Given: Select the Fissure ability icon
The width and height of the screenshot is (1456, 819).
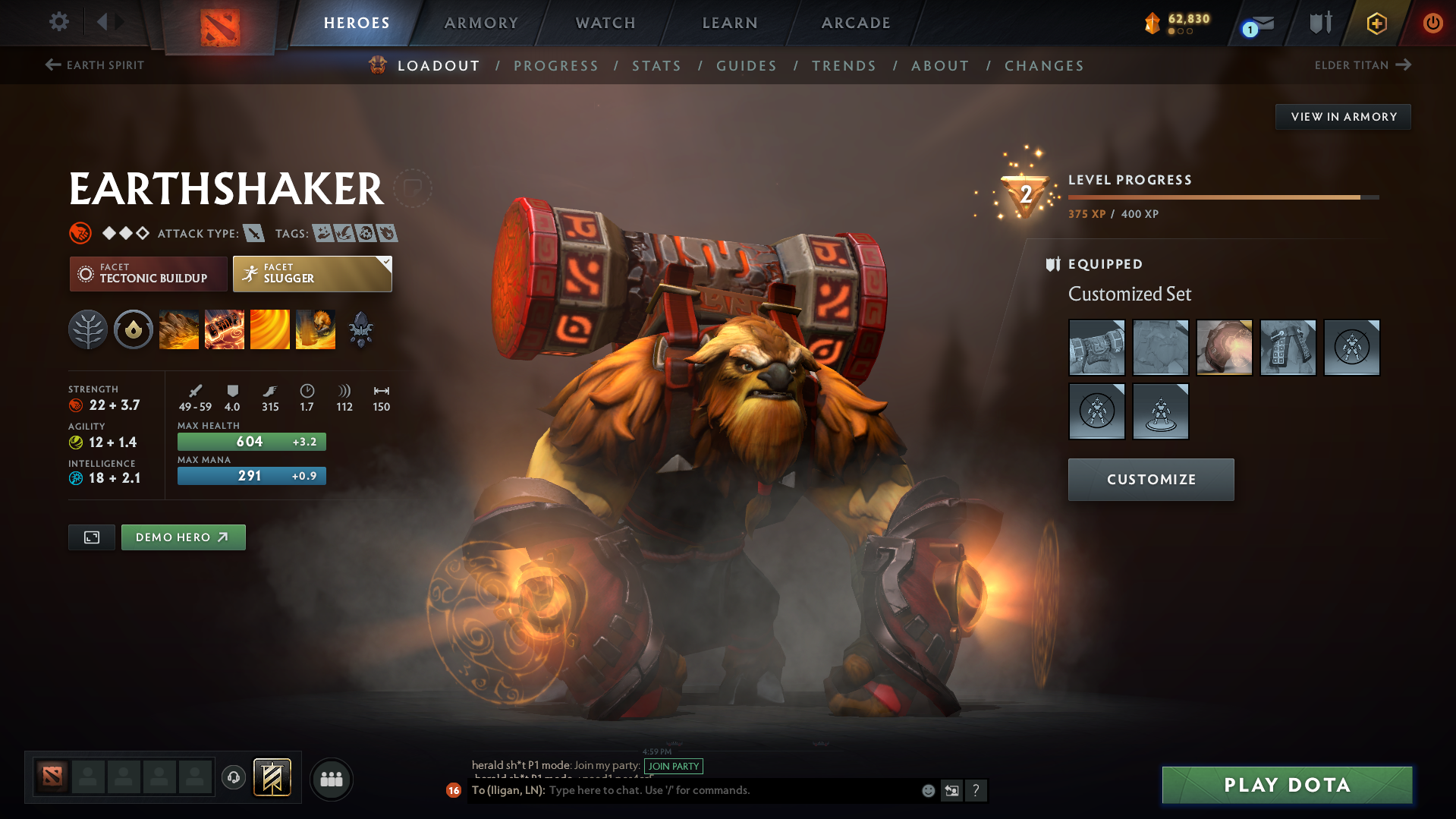Looking at the screenshot, I should click(179, 329).
